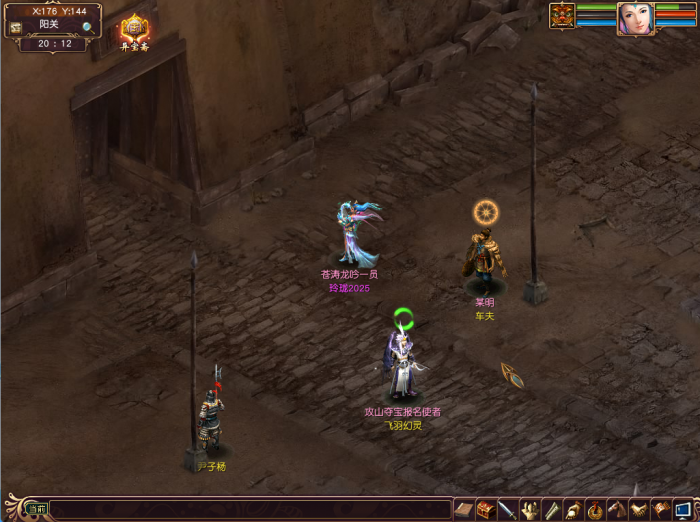
Task: Select the beast pet portrait
Action: [x=562, y=16]
